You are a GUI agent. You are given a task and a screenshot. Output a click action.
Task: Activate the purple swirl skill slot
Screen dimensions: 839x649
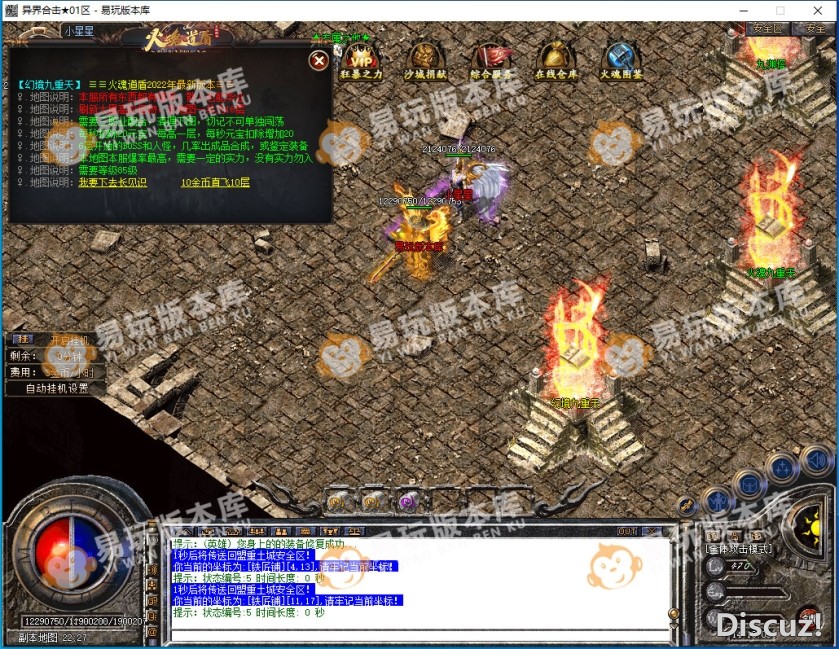pyautogui.click(x=407, y=500)
